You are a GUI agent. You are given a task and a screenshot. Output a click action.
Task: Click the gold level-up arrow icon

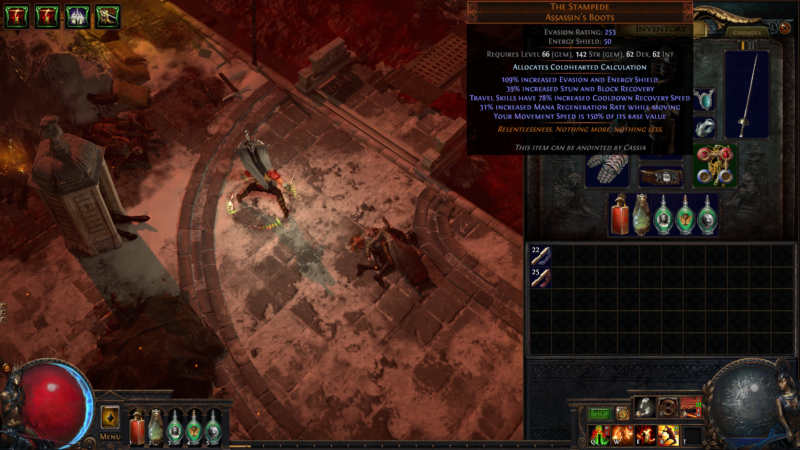coord(110,417)
